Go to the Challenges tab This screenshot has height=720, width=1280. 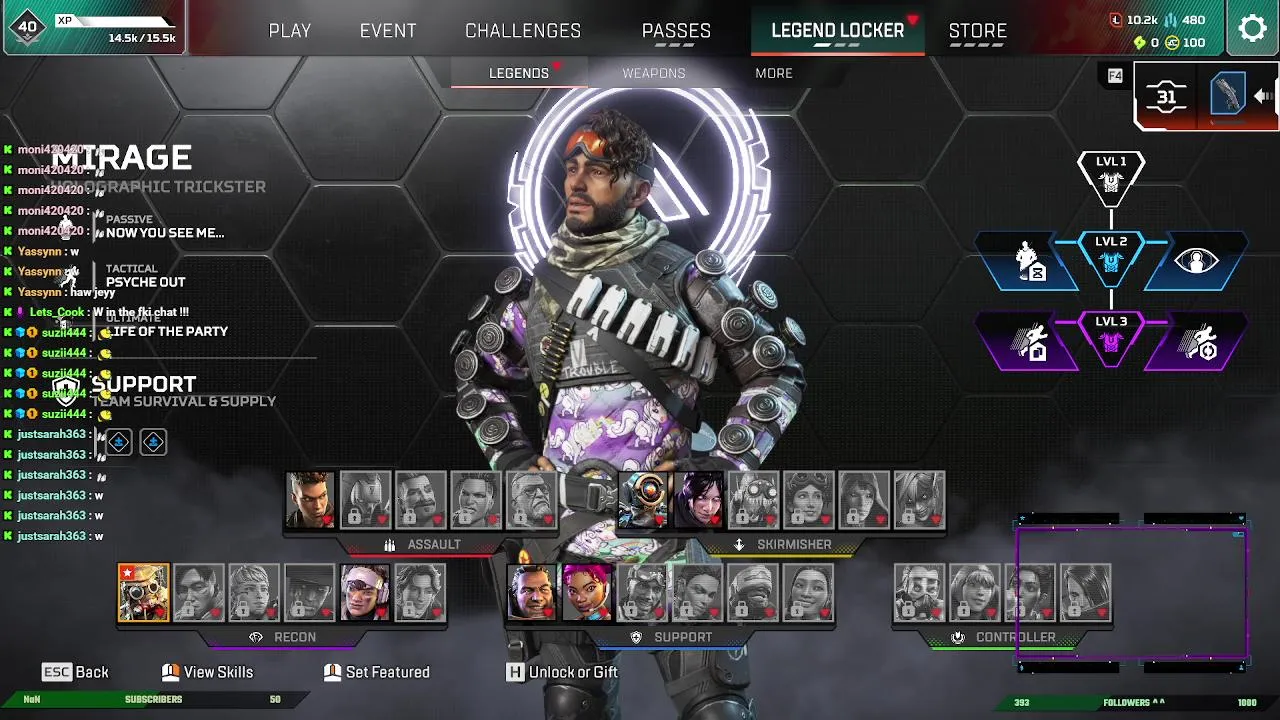[523, 31]
